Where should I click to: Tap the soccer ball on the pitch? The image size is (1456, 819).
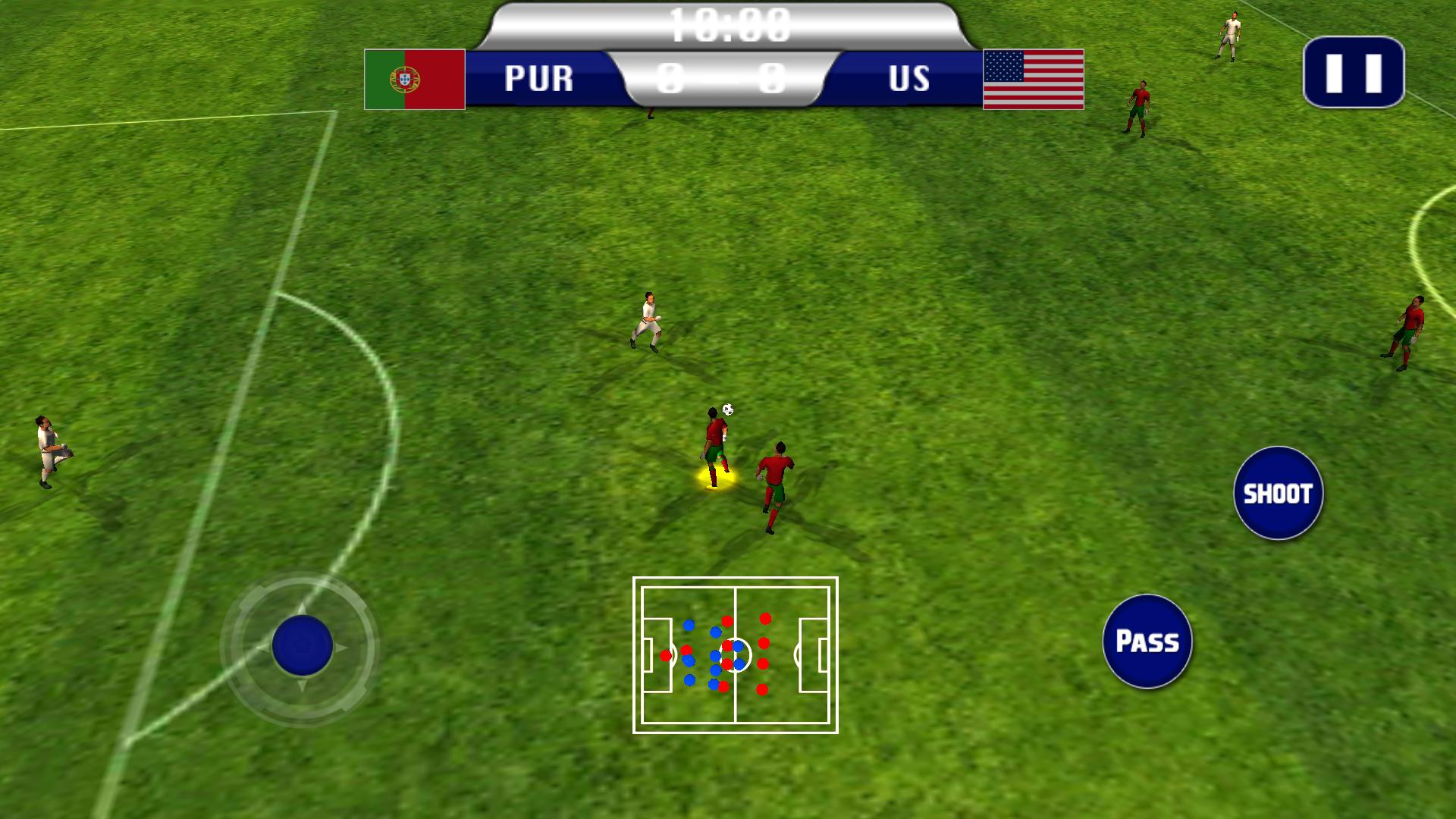730,409
